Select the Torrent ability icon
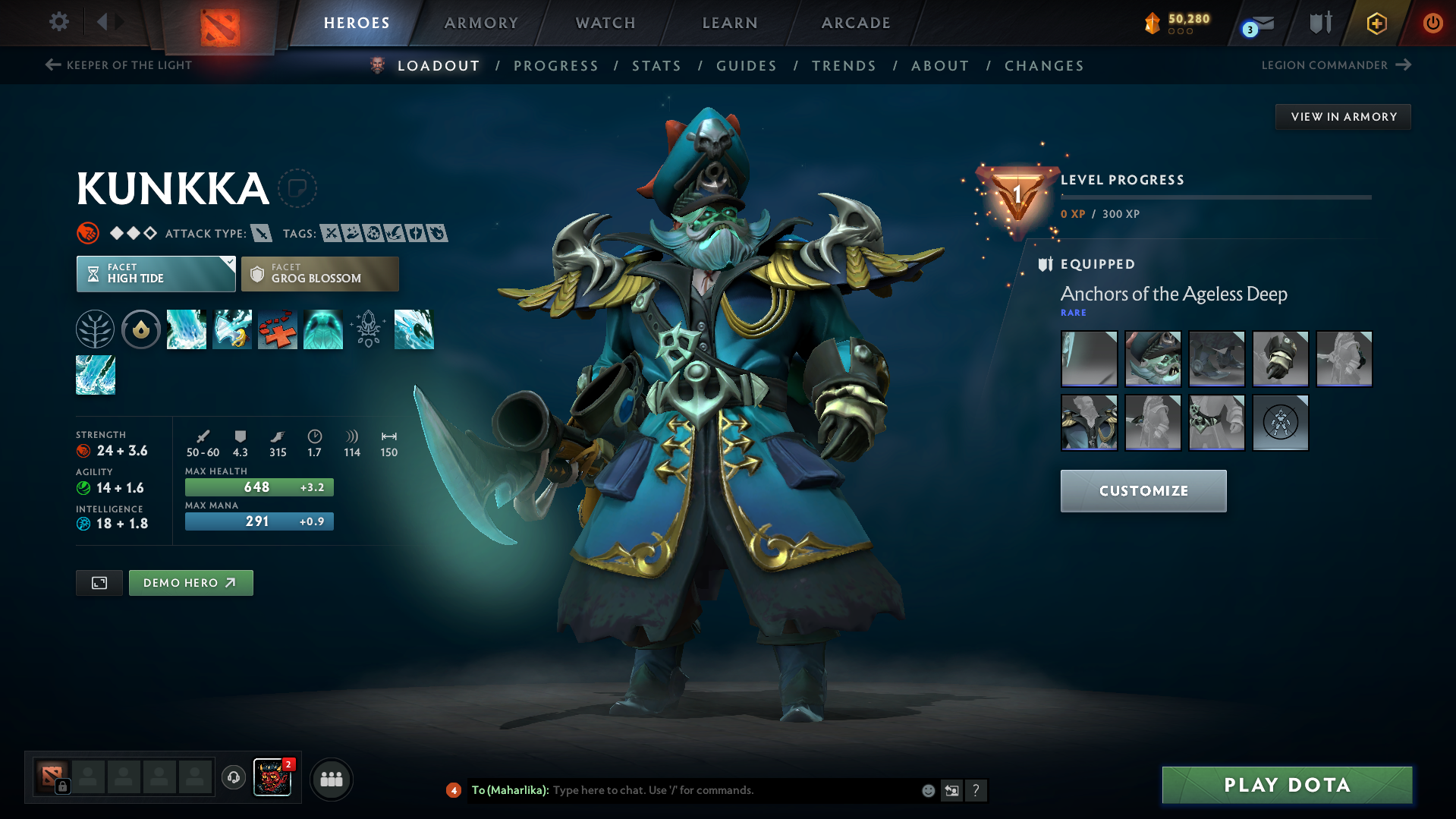 click(187, 329)
